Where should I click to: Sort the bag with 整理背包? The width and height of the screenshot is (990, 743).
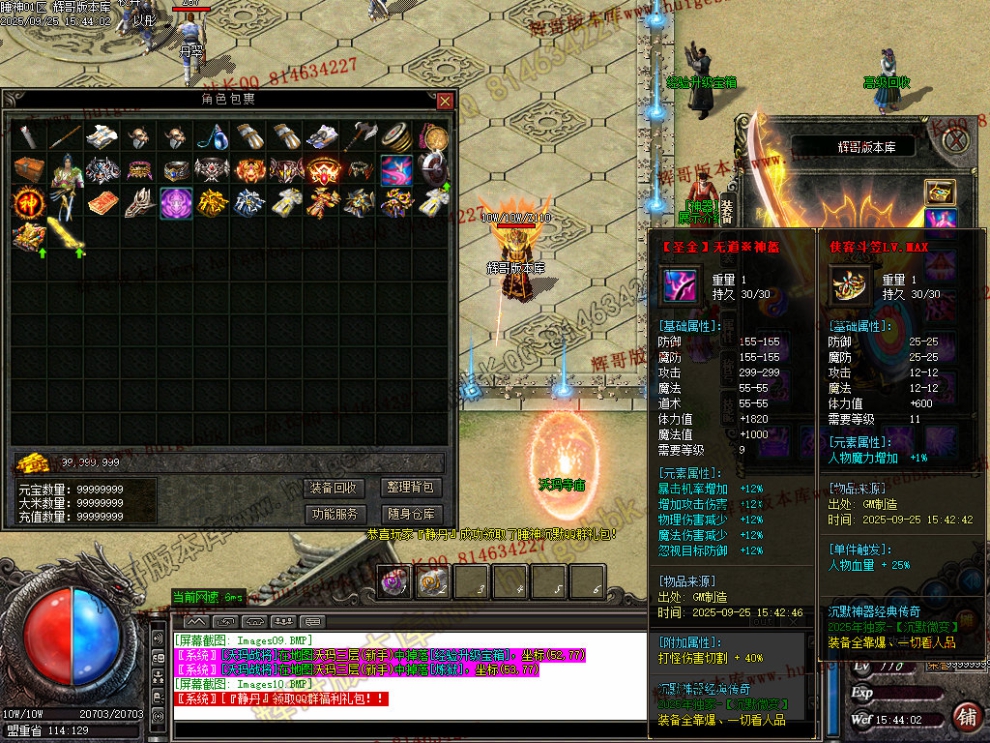pos(411,488)
